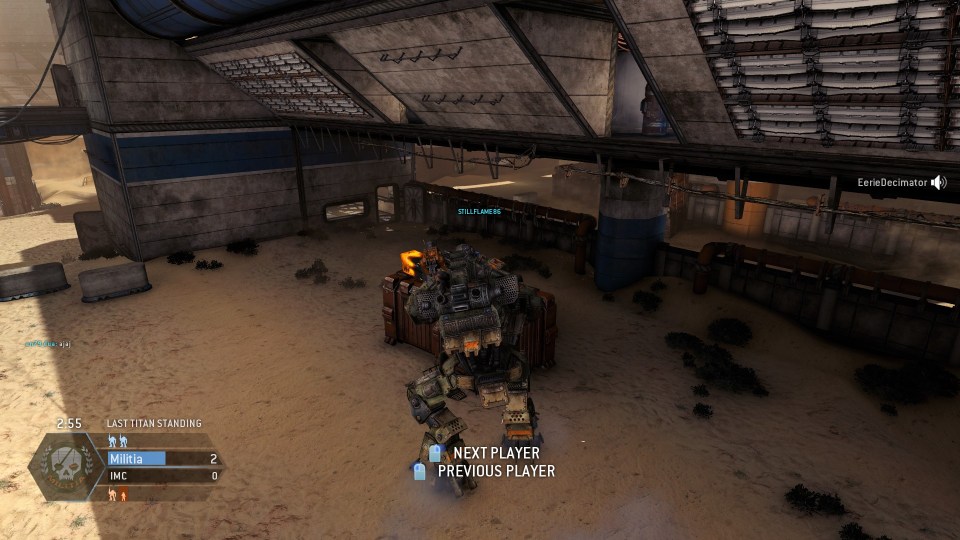The height and width of the screenshot is (540, 960).
Task: Switch spectating to the next player
Action: point(495,453)
